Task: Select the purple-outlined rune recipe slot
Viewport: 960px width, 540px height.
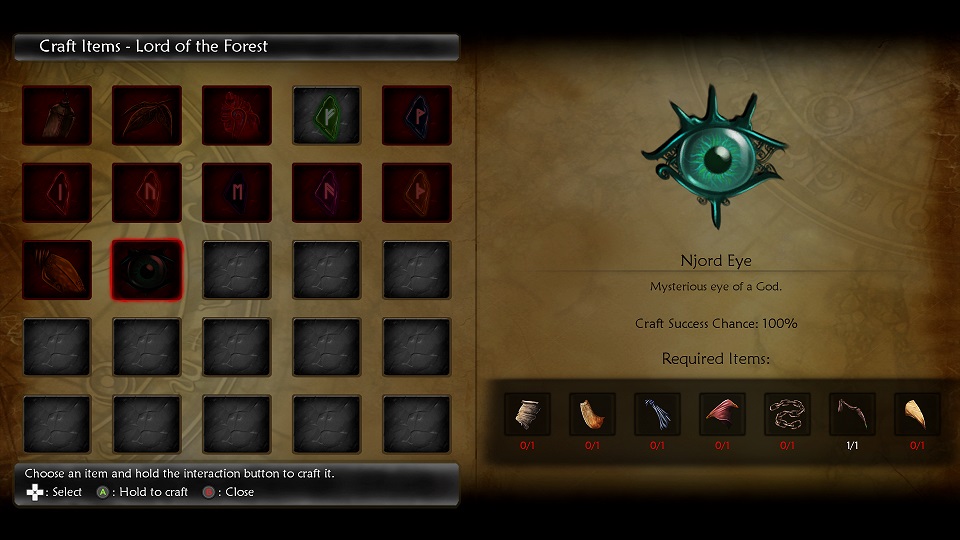Action: click(x=327, y=193)
